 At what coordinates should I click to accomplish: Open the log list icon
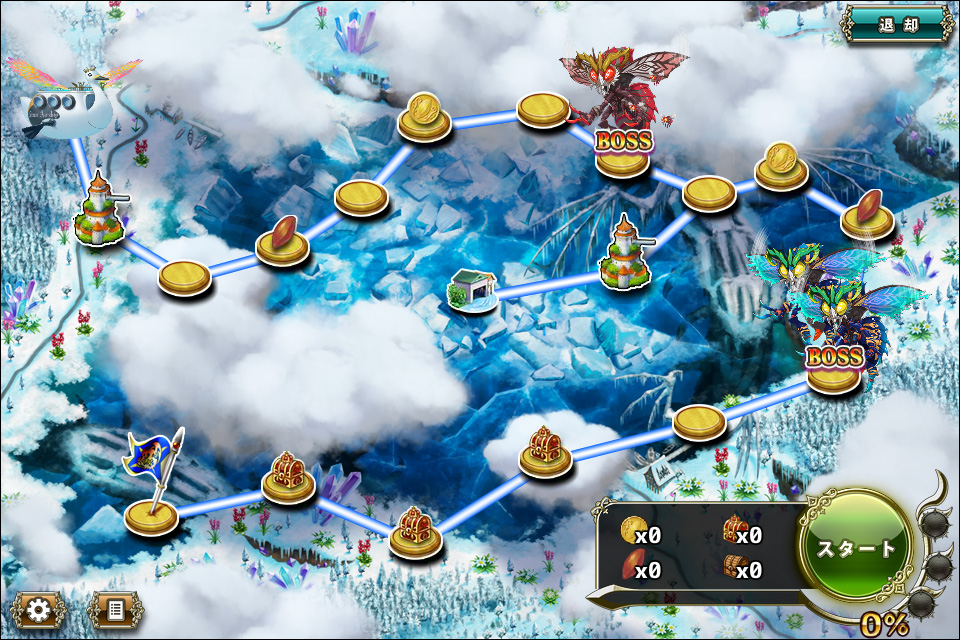pos(115,609)
